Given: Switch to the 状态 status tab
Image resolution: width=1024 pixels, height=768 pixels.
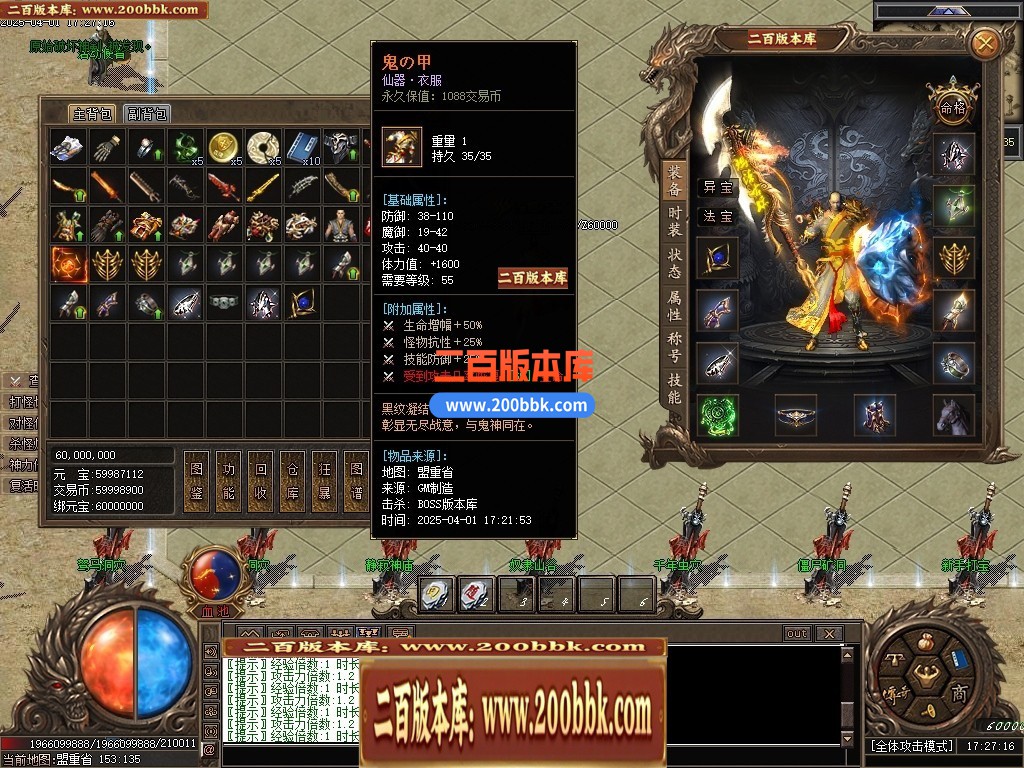Looking at the screenshot, I should click(x=675, y=263).
